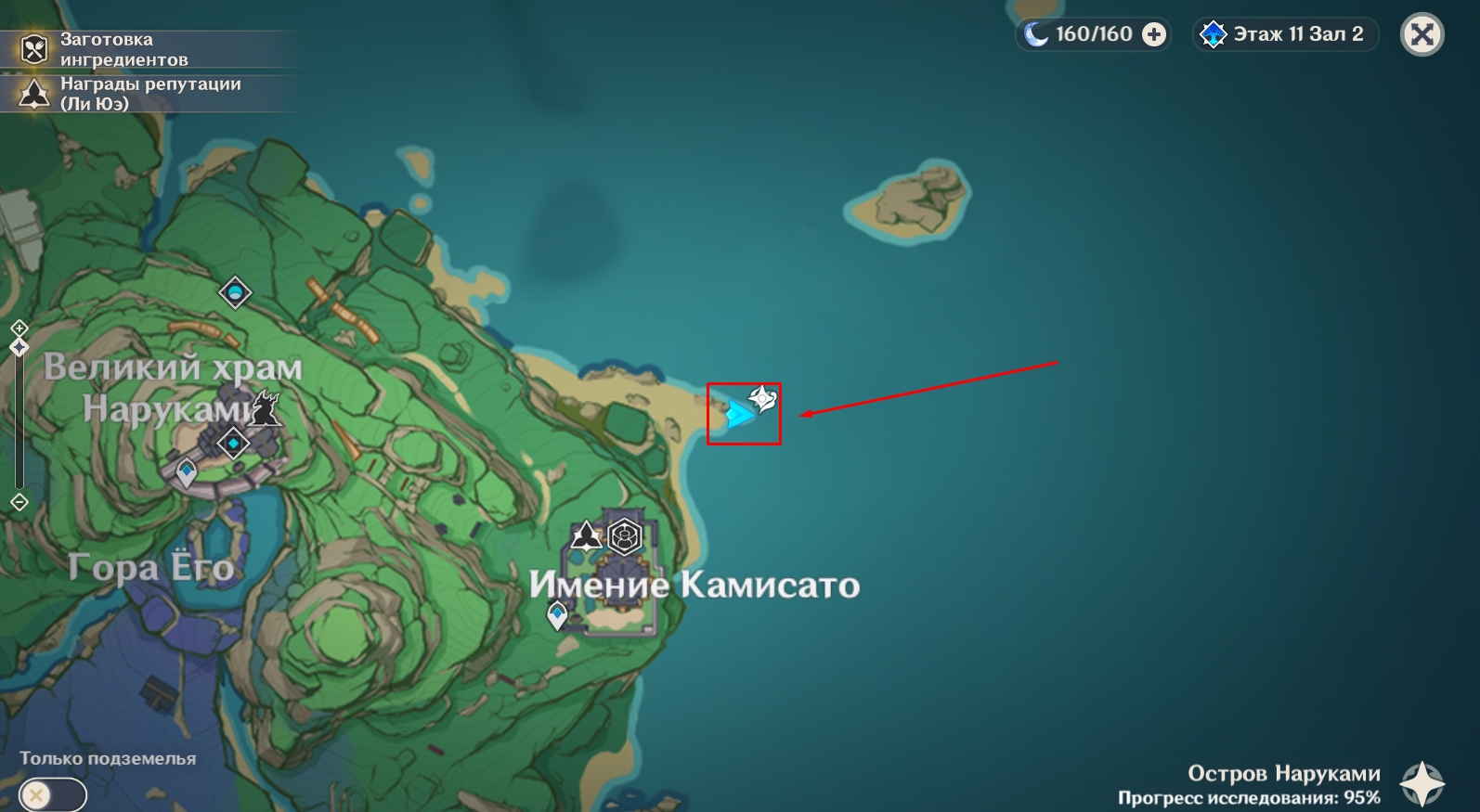The height and width of the screenshot is (812, 1480).
Task: Close the map screen
Action: (1422, 35)
